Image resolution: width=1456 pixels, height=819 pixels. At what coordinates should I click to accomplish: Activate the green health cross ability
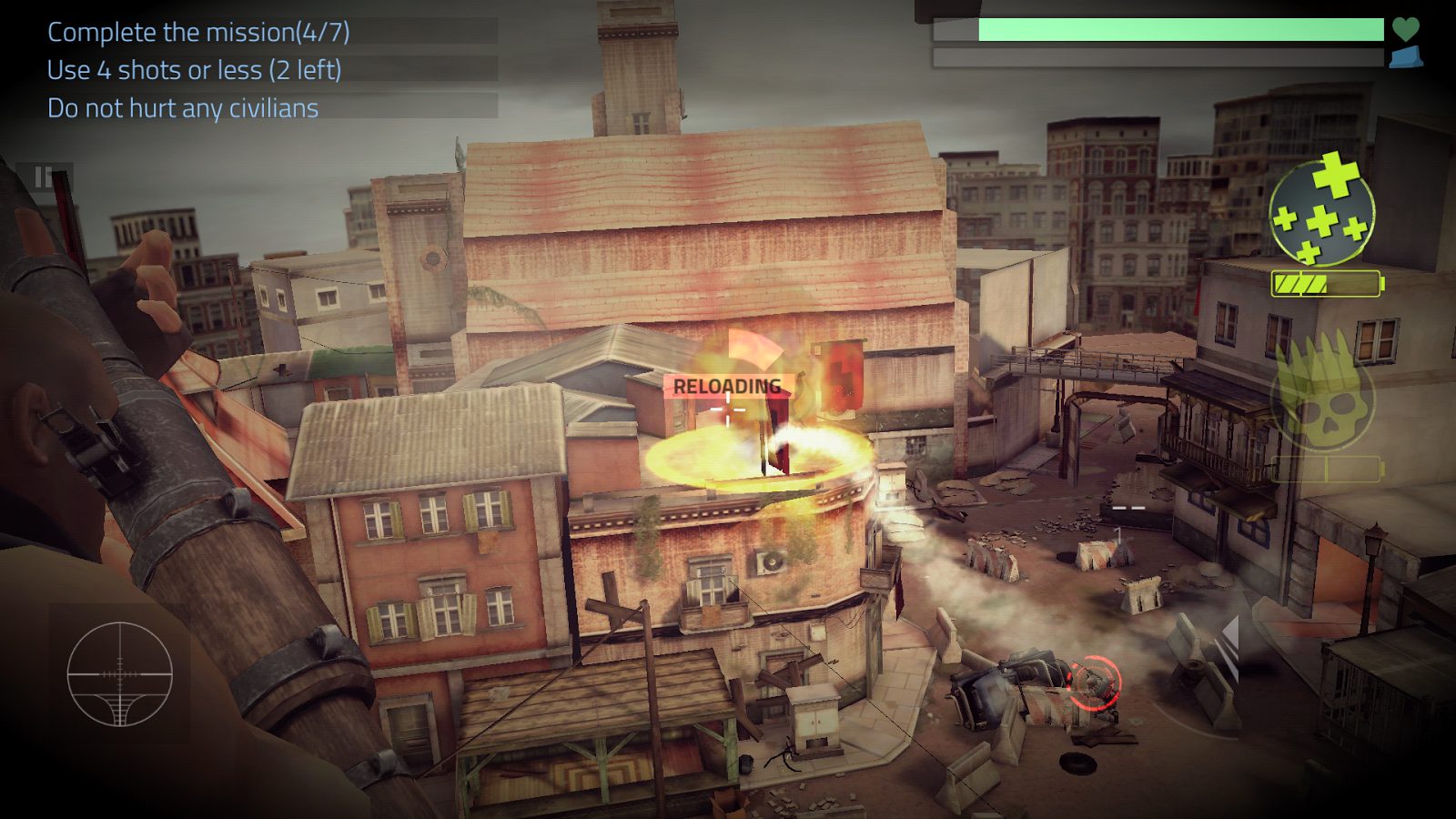coord(1321,212)
